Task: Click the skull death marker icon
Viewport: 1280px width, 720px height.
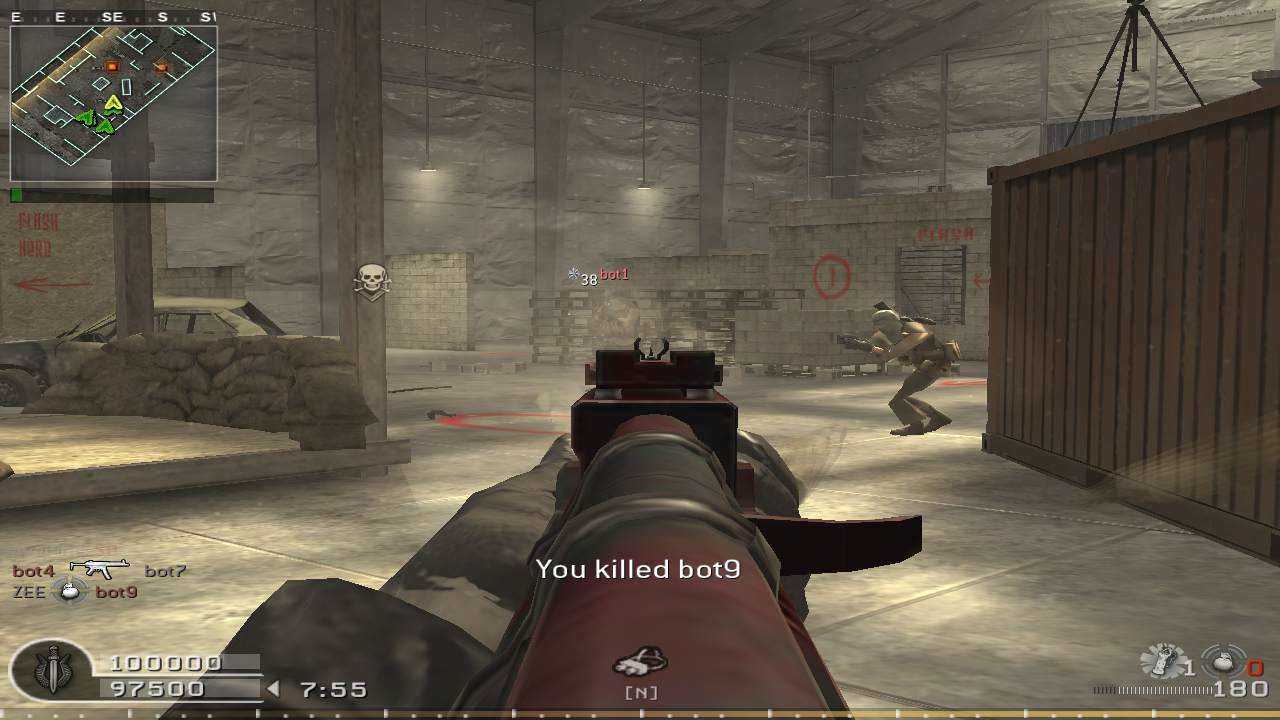Action: tap(371, 281)
